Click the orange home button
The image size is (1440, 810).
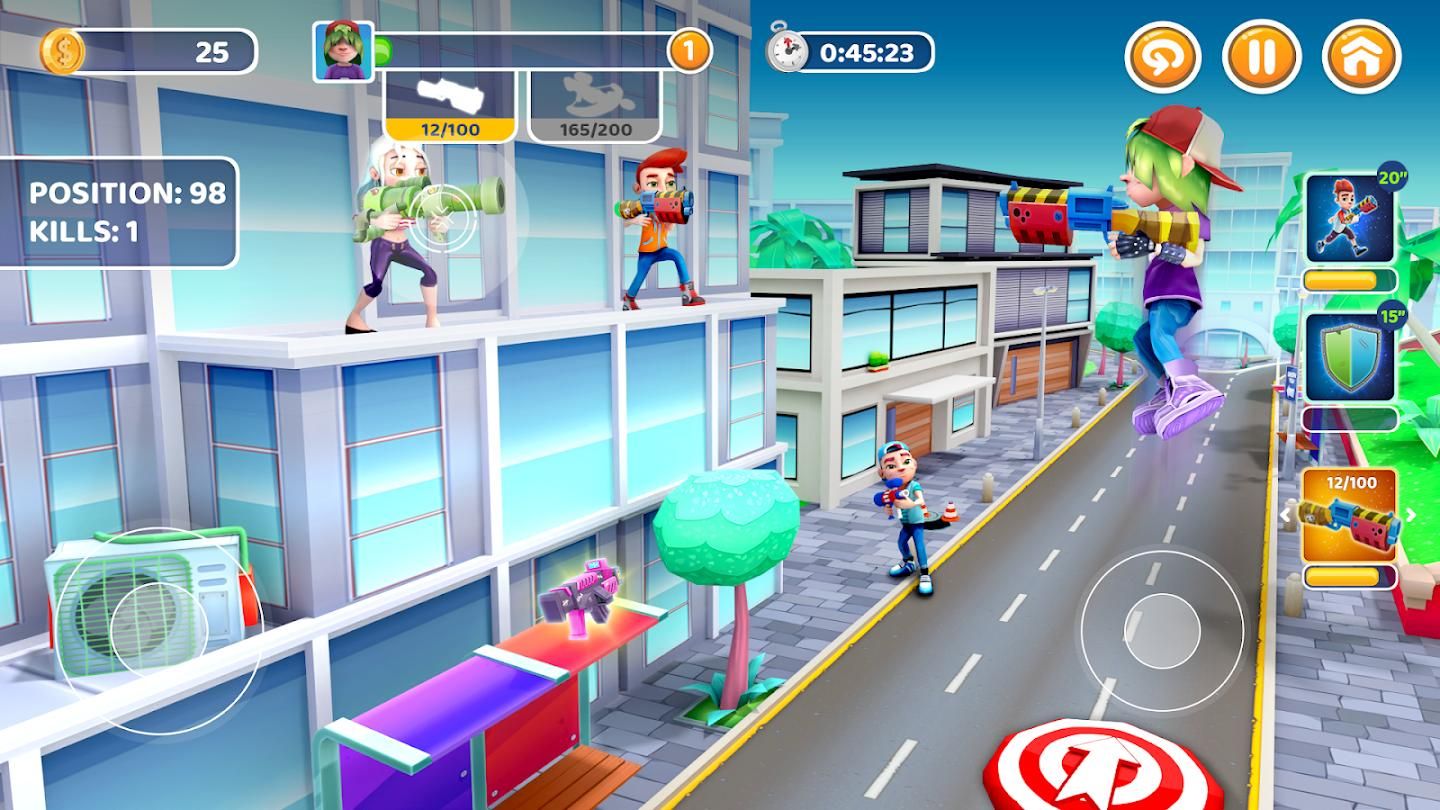pyautogui.click(x=1361, y=57)
